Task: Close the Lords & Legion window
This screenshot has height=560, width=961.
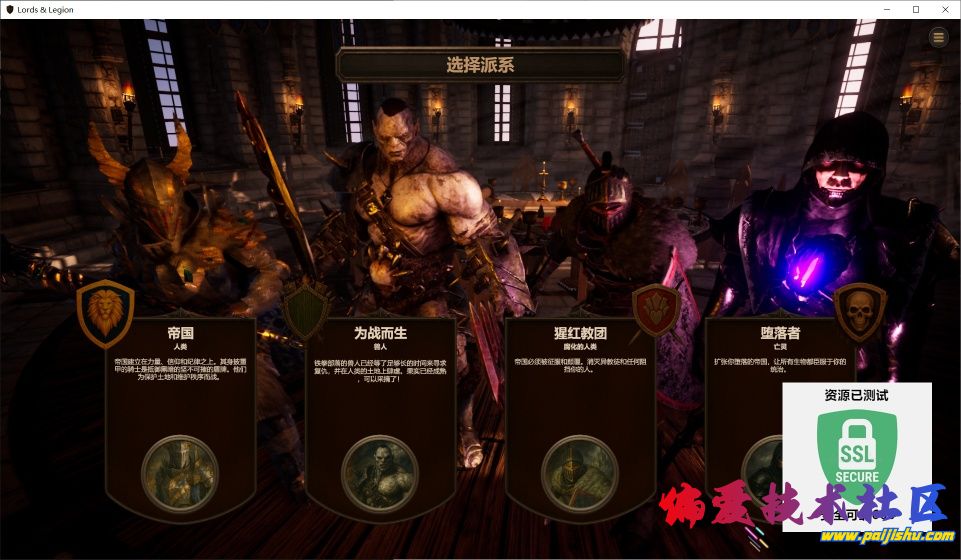Action: point(942,9)
